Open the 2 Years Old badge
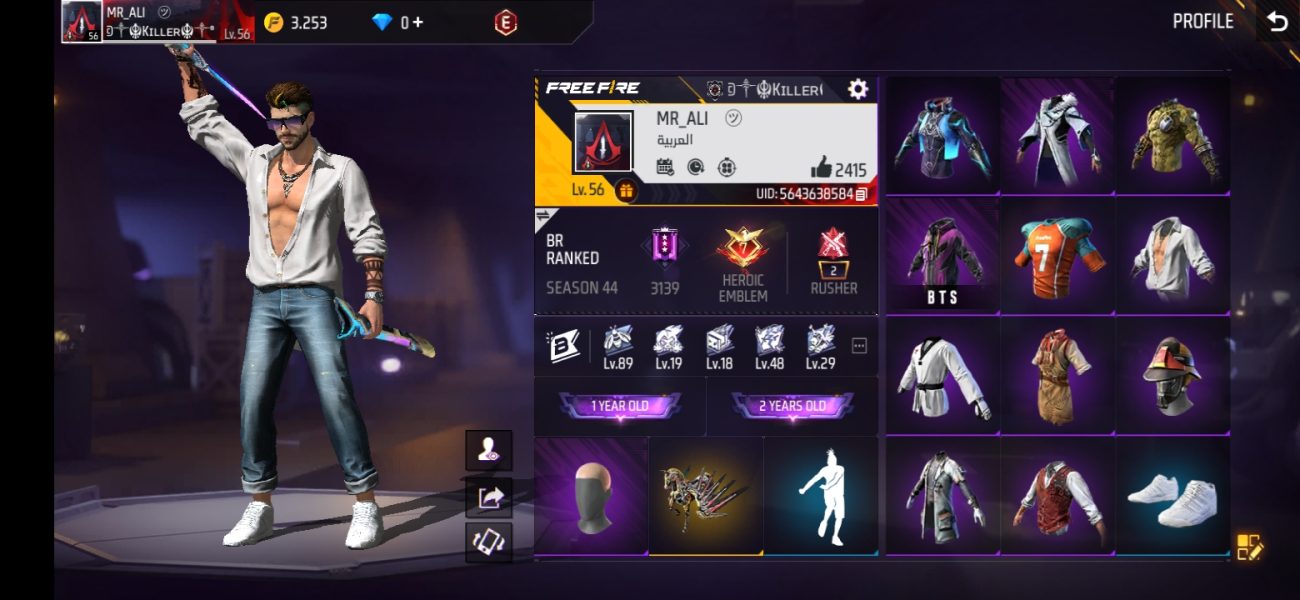 pos(792,406)
